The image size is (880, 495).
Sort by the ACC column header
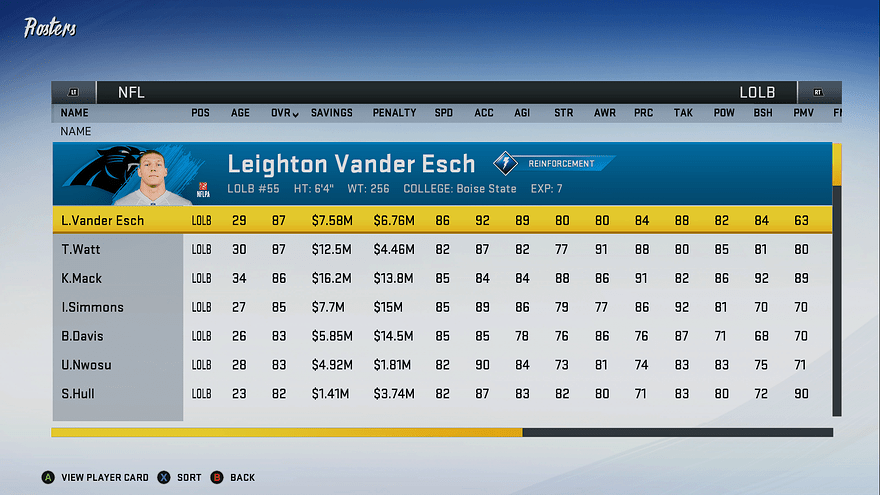pyautogui.click(x=484, y=113)
